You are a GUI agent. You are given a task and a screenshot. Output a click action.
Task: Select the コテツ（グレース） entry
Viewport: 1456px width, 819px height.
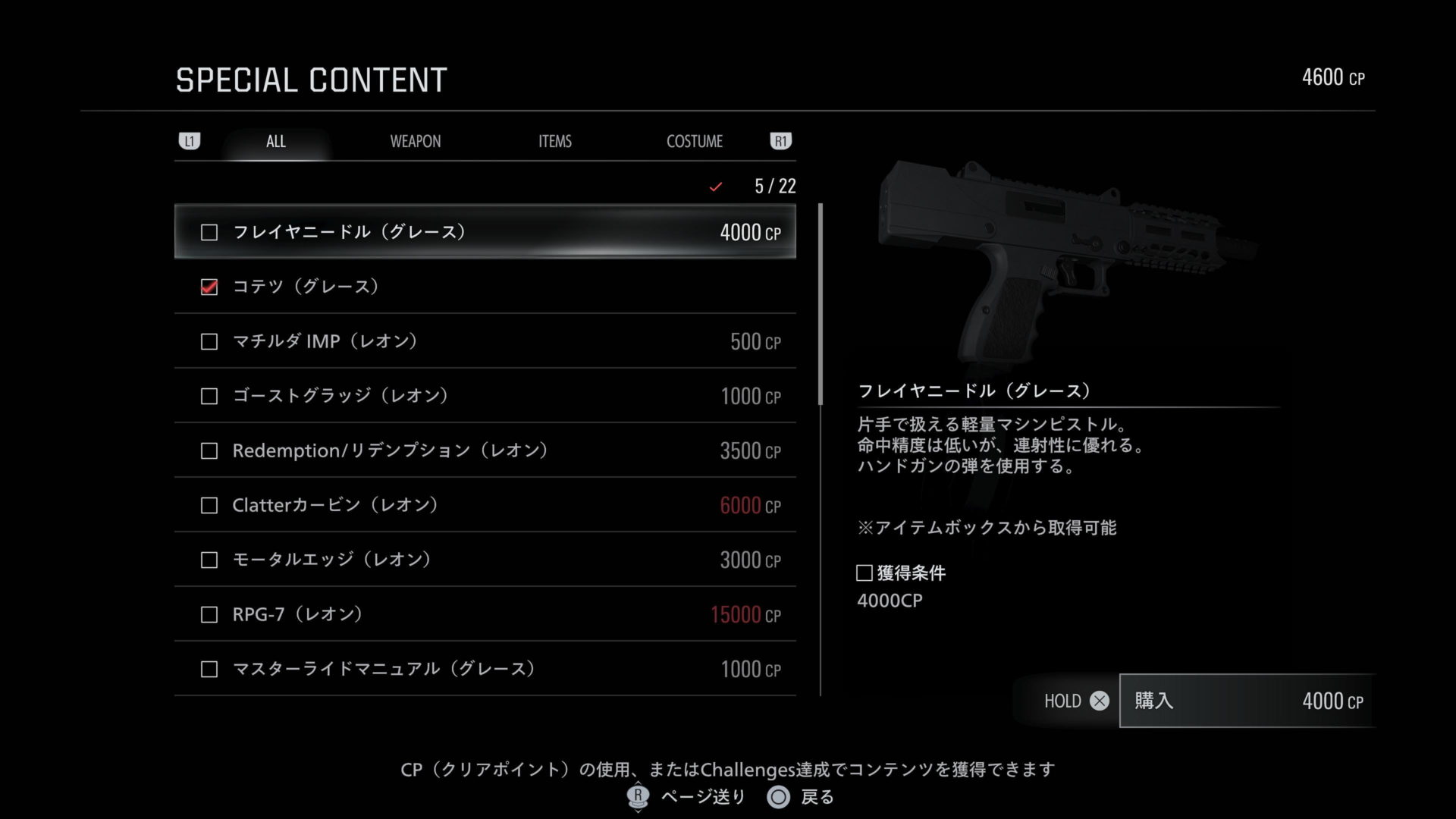pos(485,287)
